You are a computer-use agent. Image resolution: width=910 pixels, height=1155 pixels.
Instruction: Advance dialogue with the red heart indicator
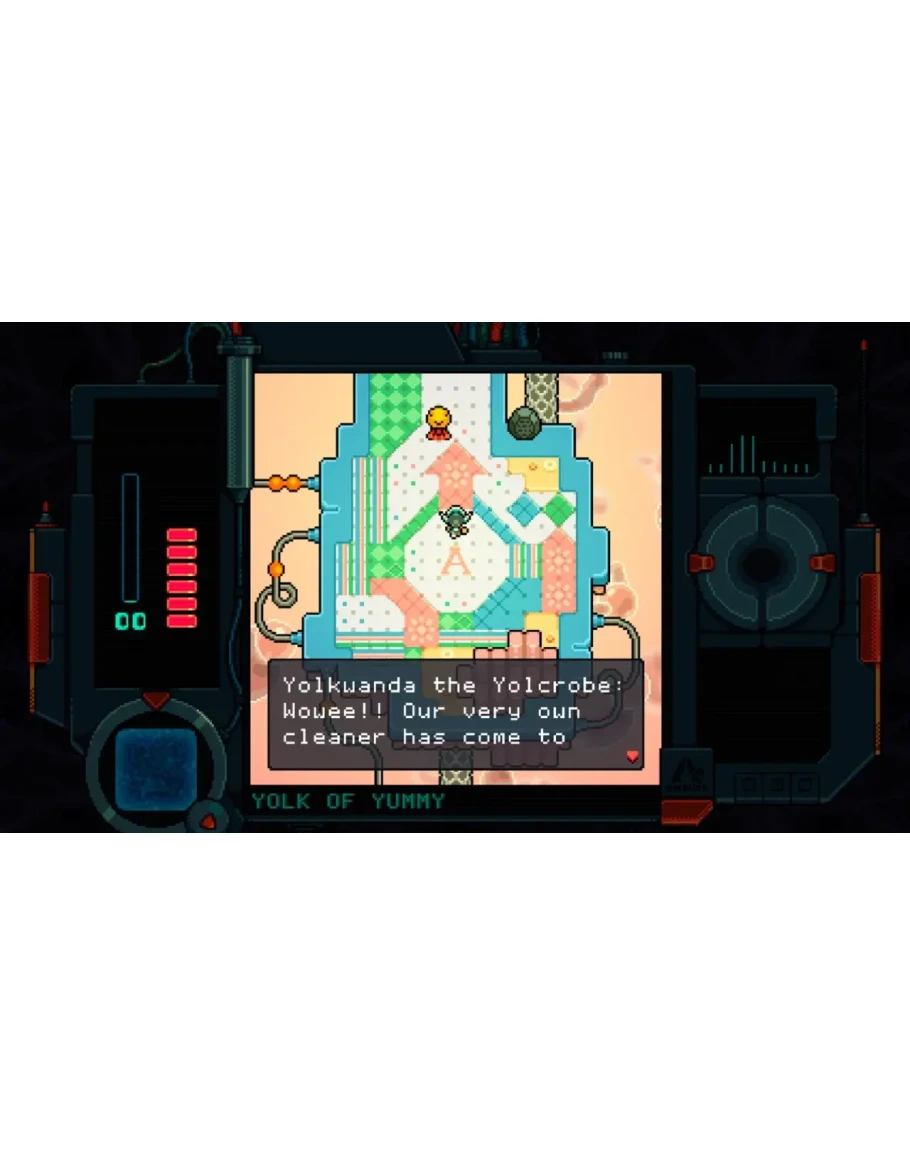631,756
